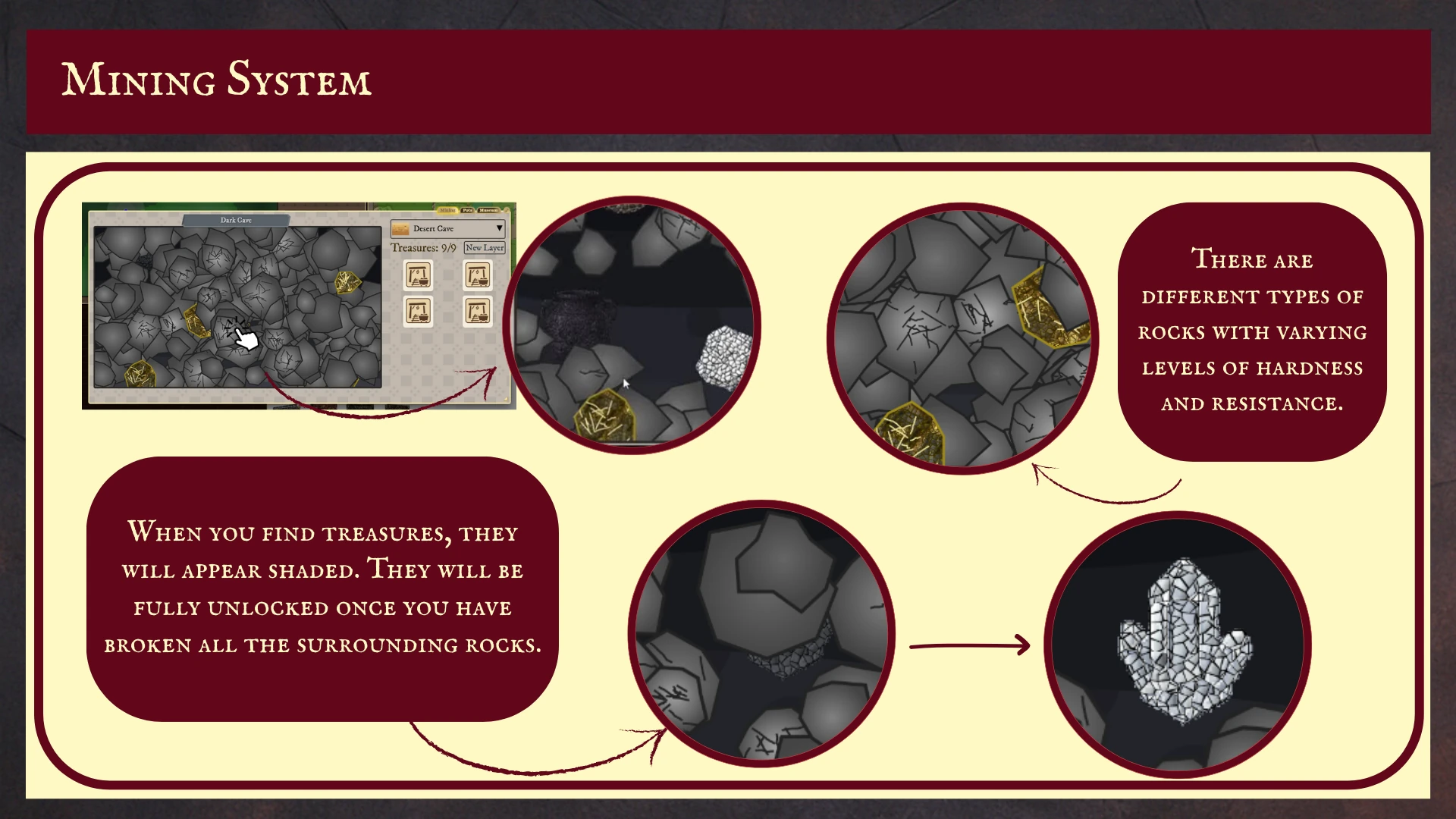
Task: Click the Desert Cave sand thumbnail icon
Action: (x=401, y=229)
